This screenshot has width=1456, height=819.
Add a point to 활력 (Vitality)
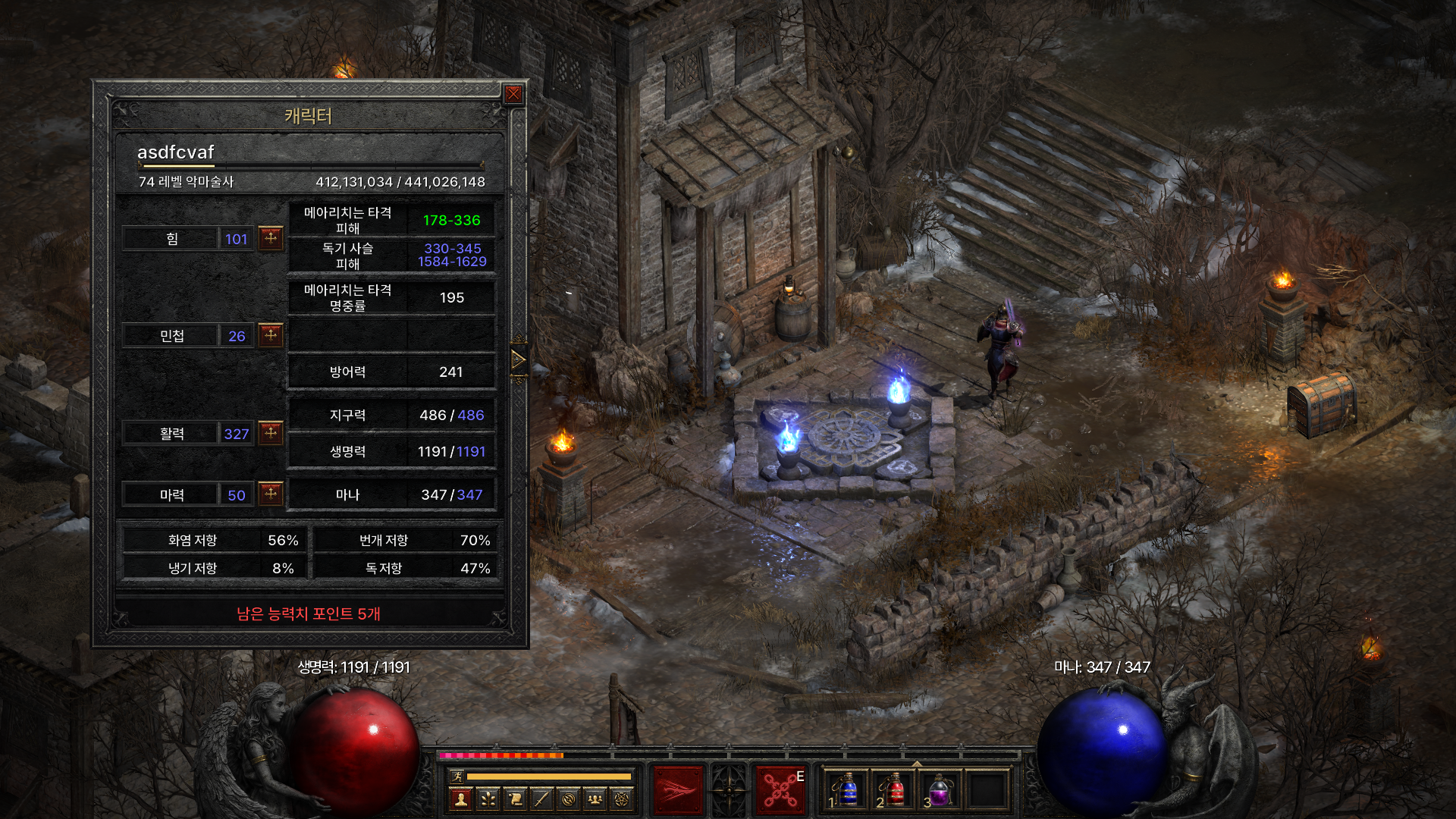271,433
